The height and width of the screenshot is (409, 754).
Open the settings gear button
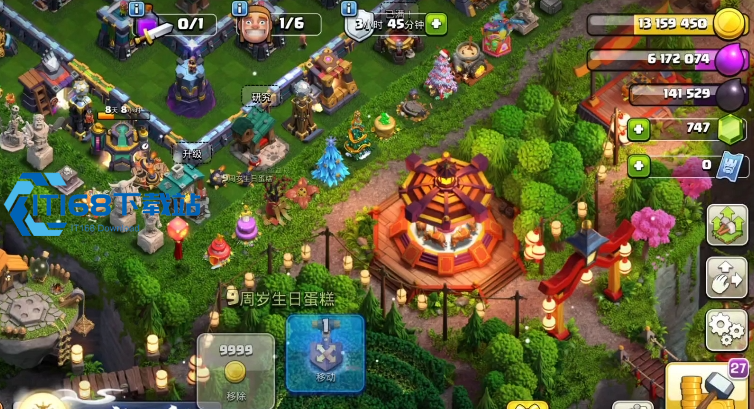click(x=728, y=326)
